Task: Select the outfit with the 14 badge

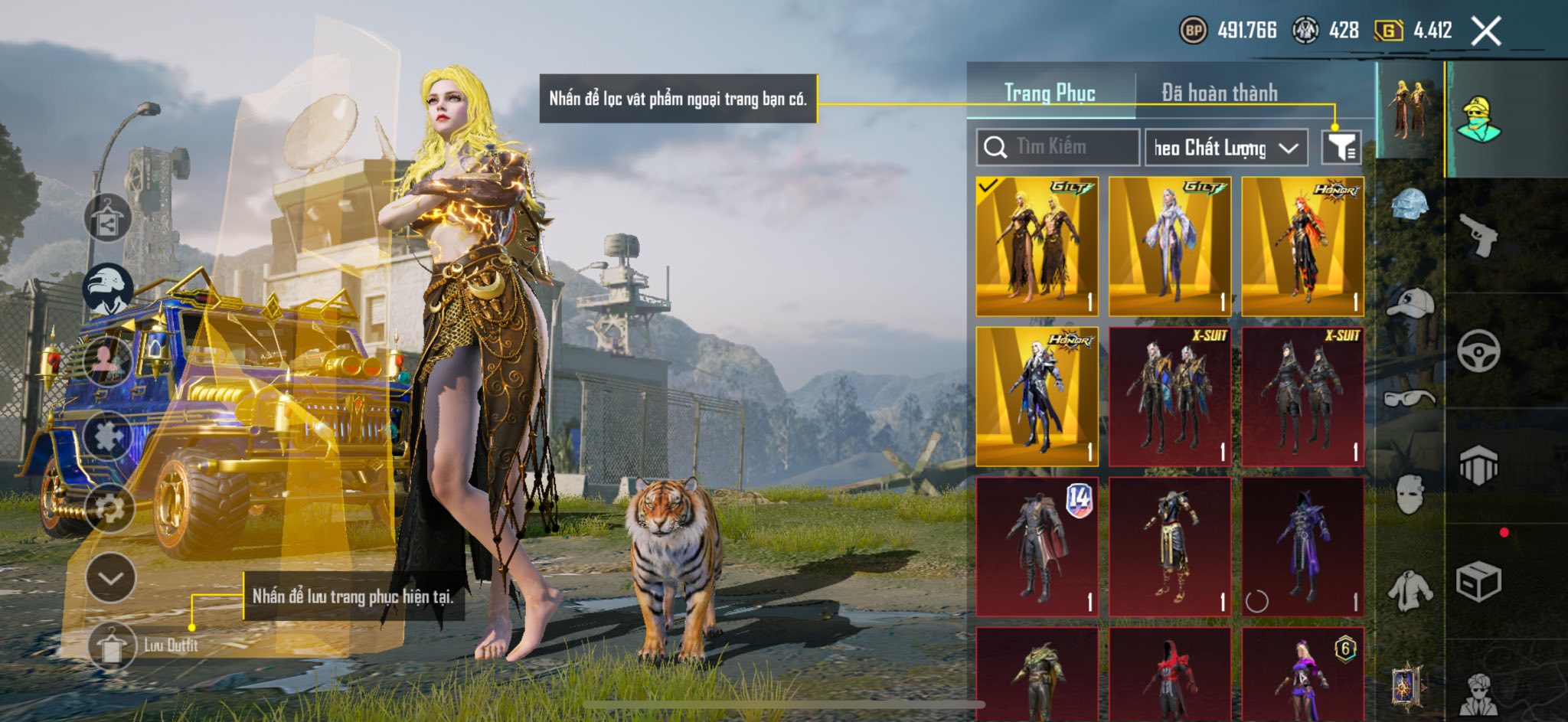Action: click(1037, 546)
